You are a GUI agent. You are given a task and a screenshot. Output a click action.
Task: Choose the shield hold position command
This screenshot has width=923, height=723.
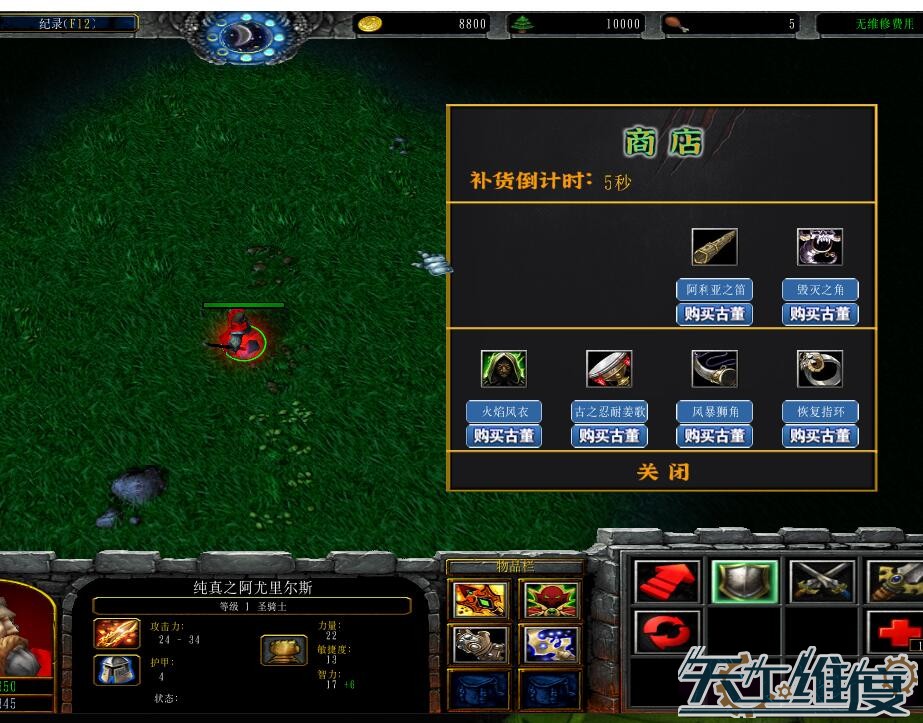(745, 582)
